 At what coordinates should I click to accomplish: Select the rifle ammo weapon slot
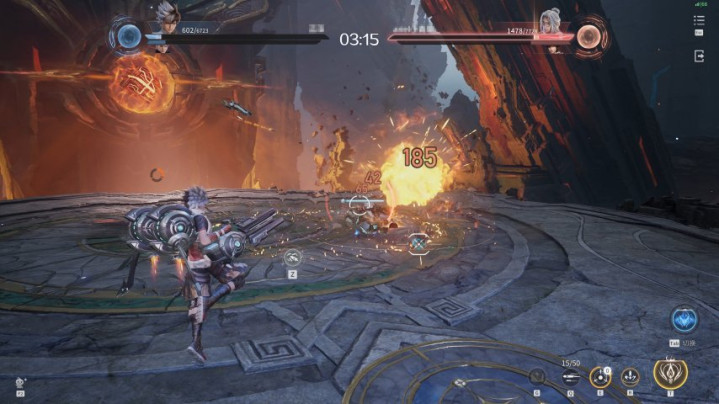tap(571, 377)
